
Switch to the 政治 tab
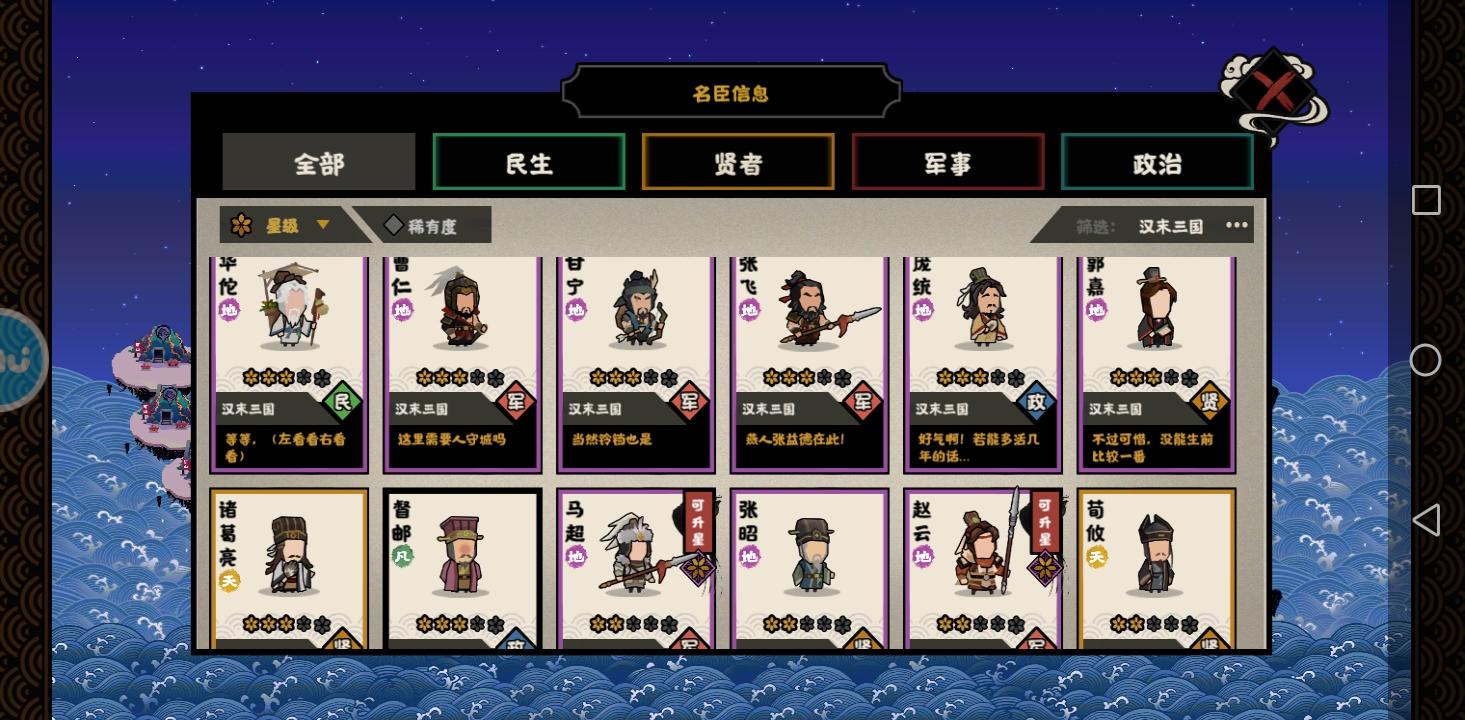[1156, 162]
